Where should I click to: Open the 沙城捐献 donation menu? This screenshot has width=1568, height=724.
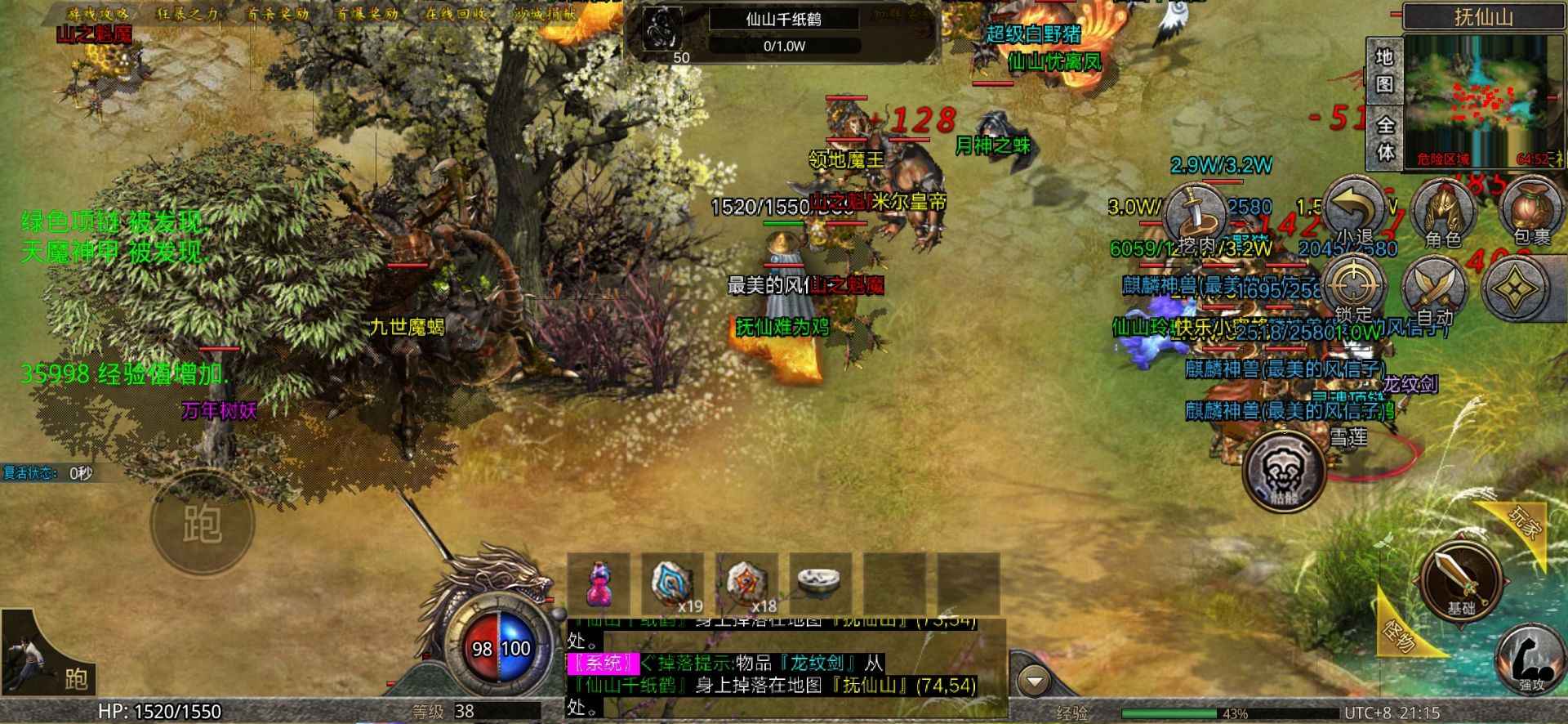coord(545,14)
